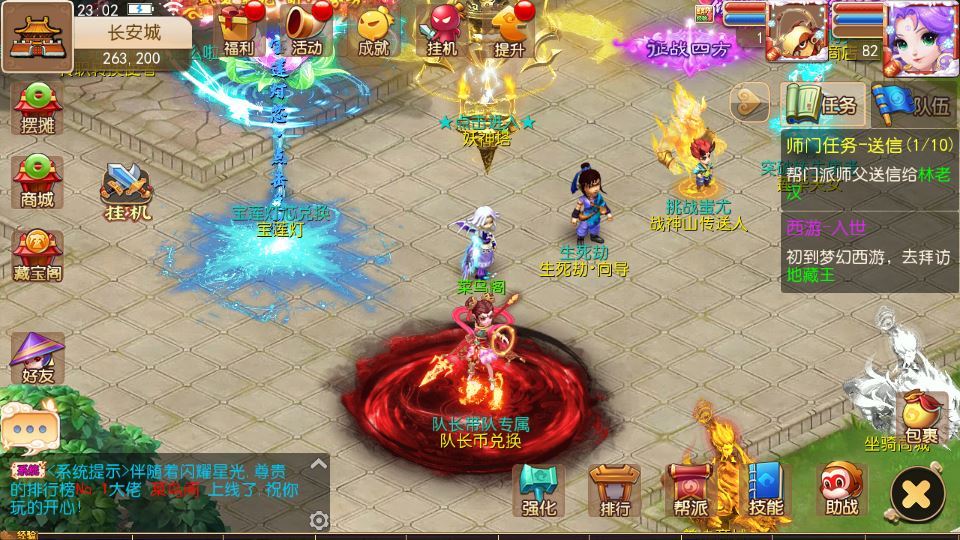The height and width of the screenshot is (540, 960).
Task: Switch to the 队伍 team tab
Action: (910, 103)
